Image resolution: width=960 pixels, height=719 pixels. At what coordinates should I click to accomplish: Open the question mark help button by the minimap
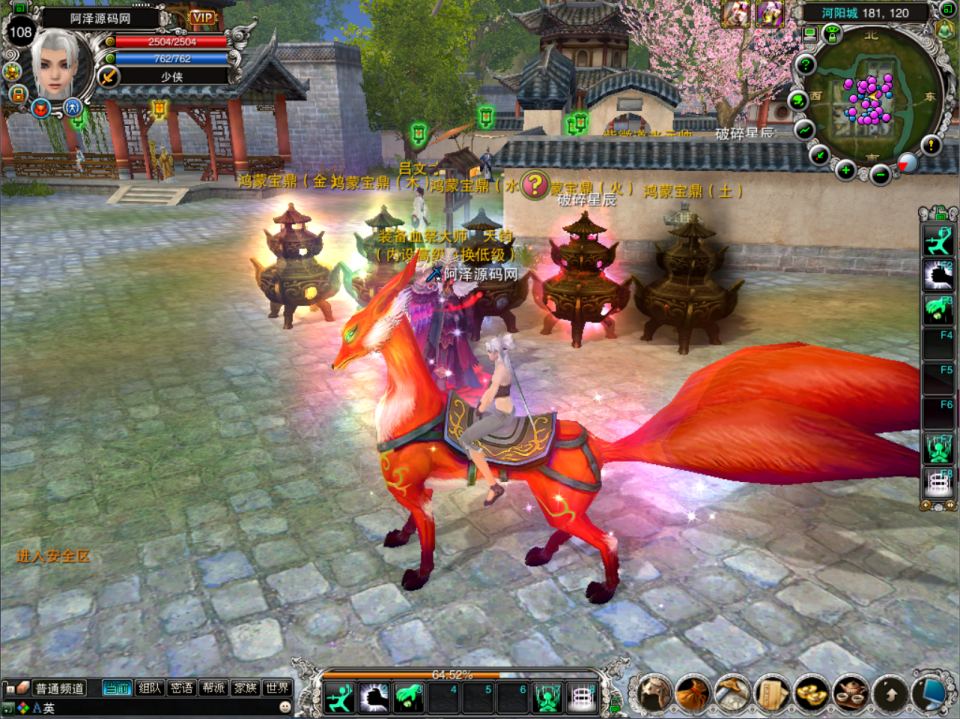click(x=805, y=66)
